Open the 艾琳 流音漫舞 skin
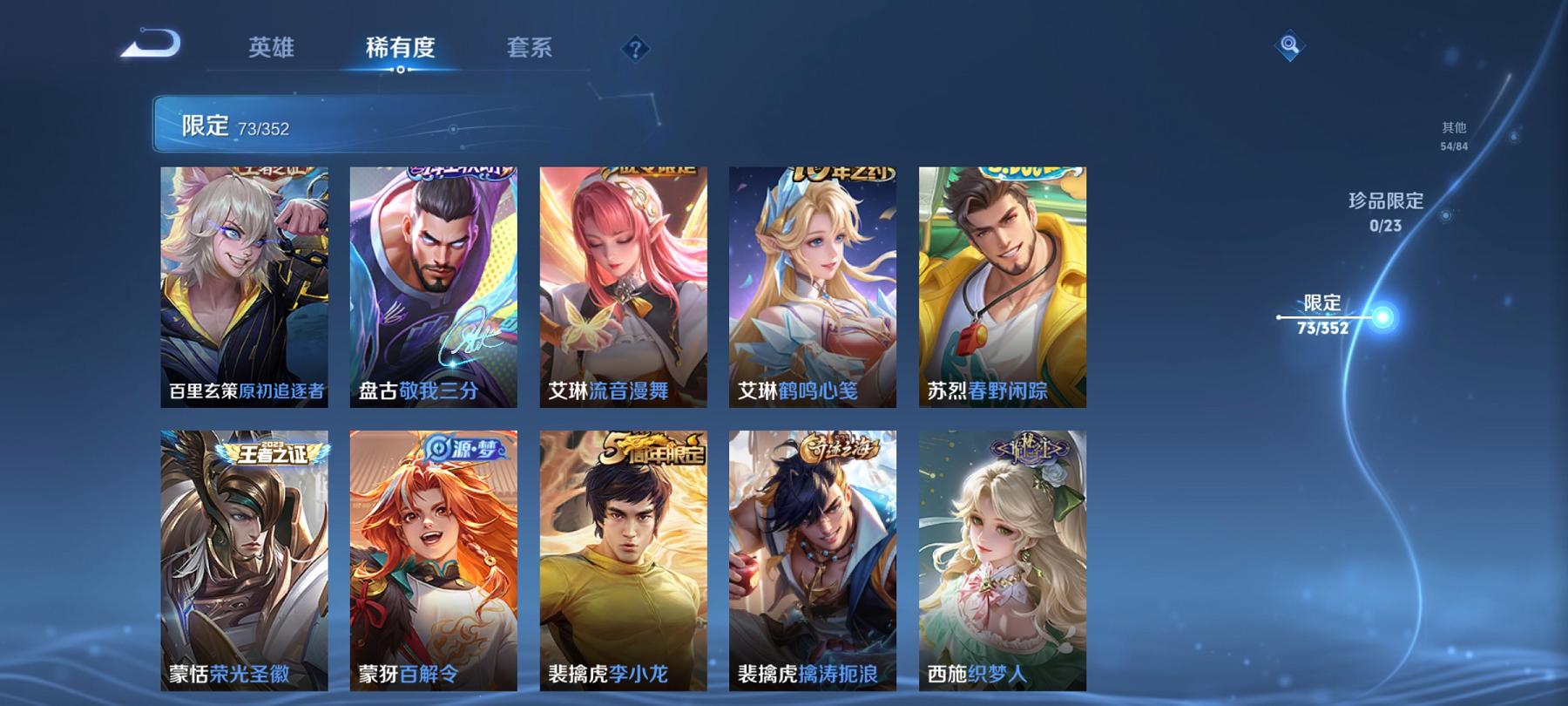The image size is (1568, 706). click(623, 288)
